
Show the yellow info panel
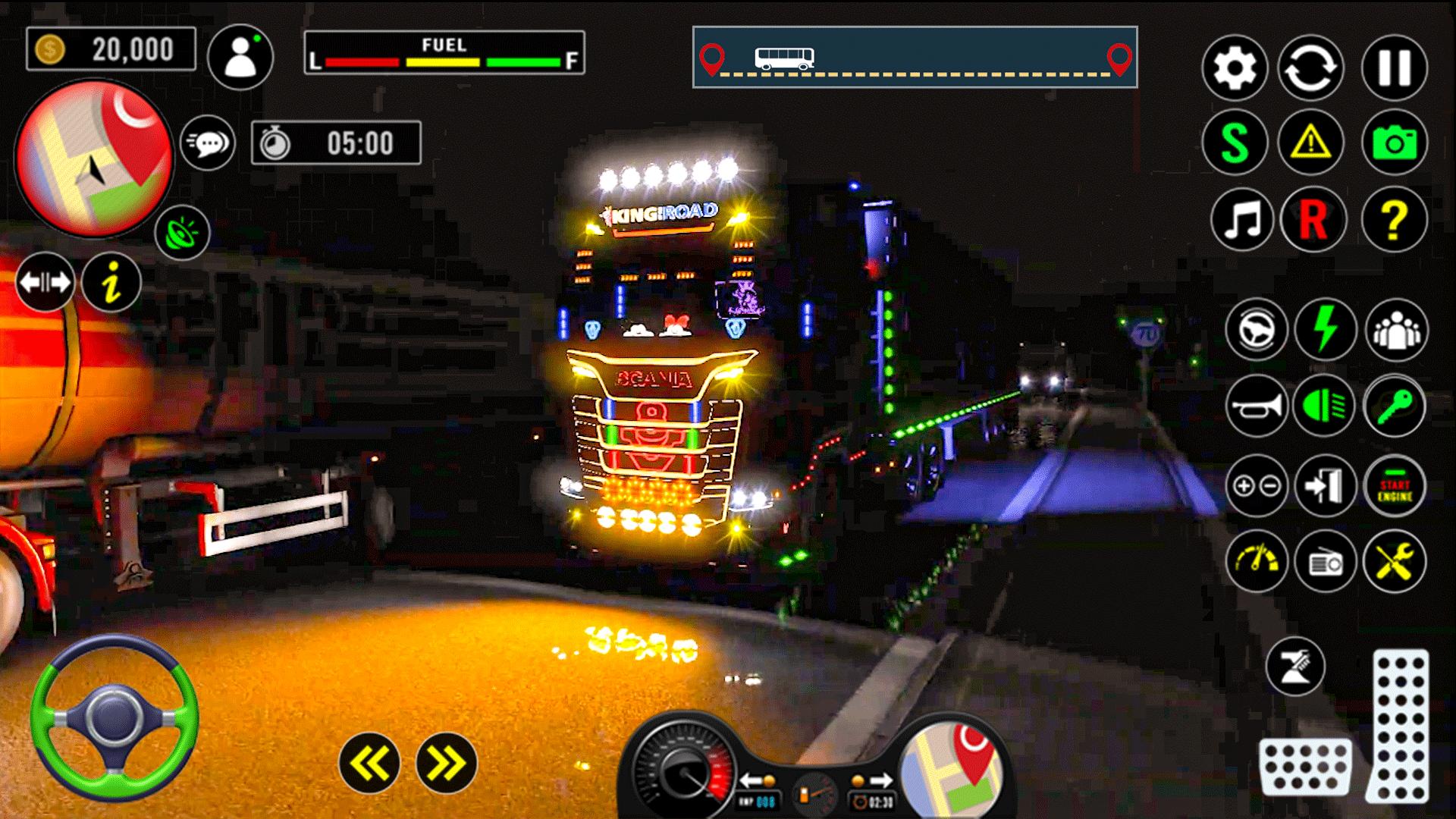tap(111, 284)
